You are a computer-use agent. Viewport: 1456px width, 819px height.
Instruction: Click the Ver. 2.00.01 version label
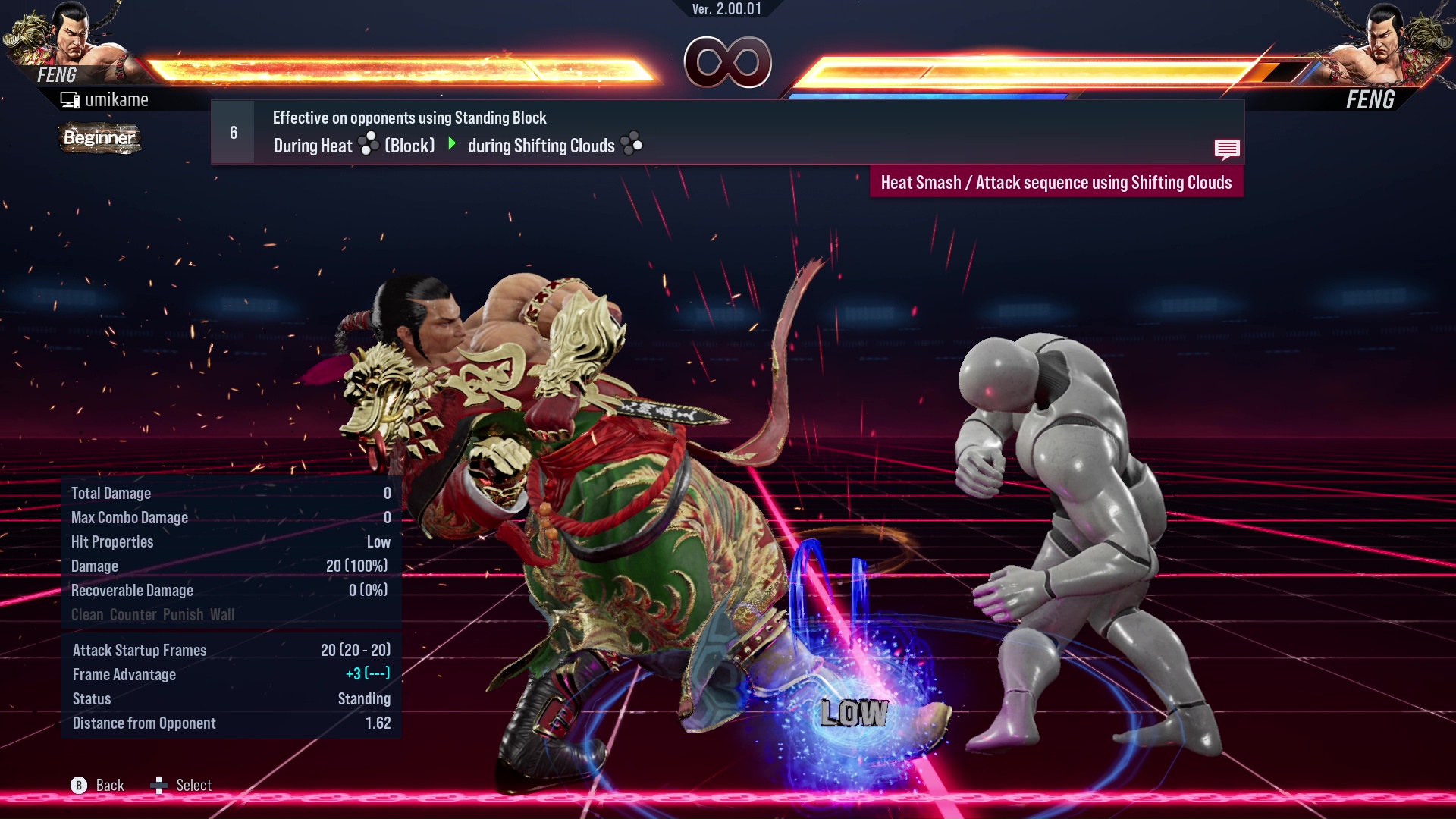tap(726, 9)
